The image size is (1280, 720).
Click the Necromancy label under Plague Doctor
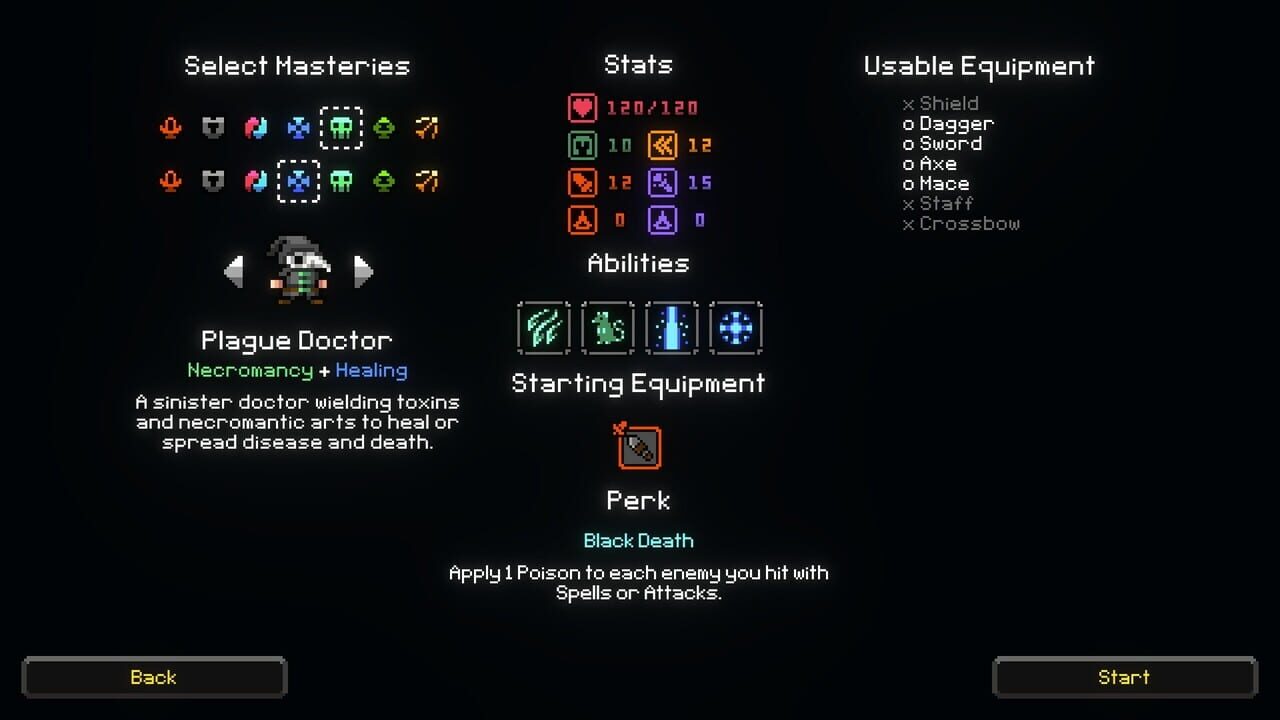pos(250,370)
